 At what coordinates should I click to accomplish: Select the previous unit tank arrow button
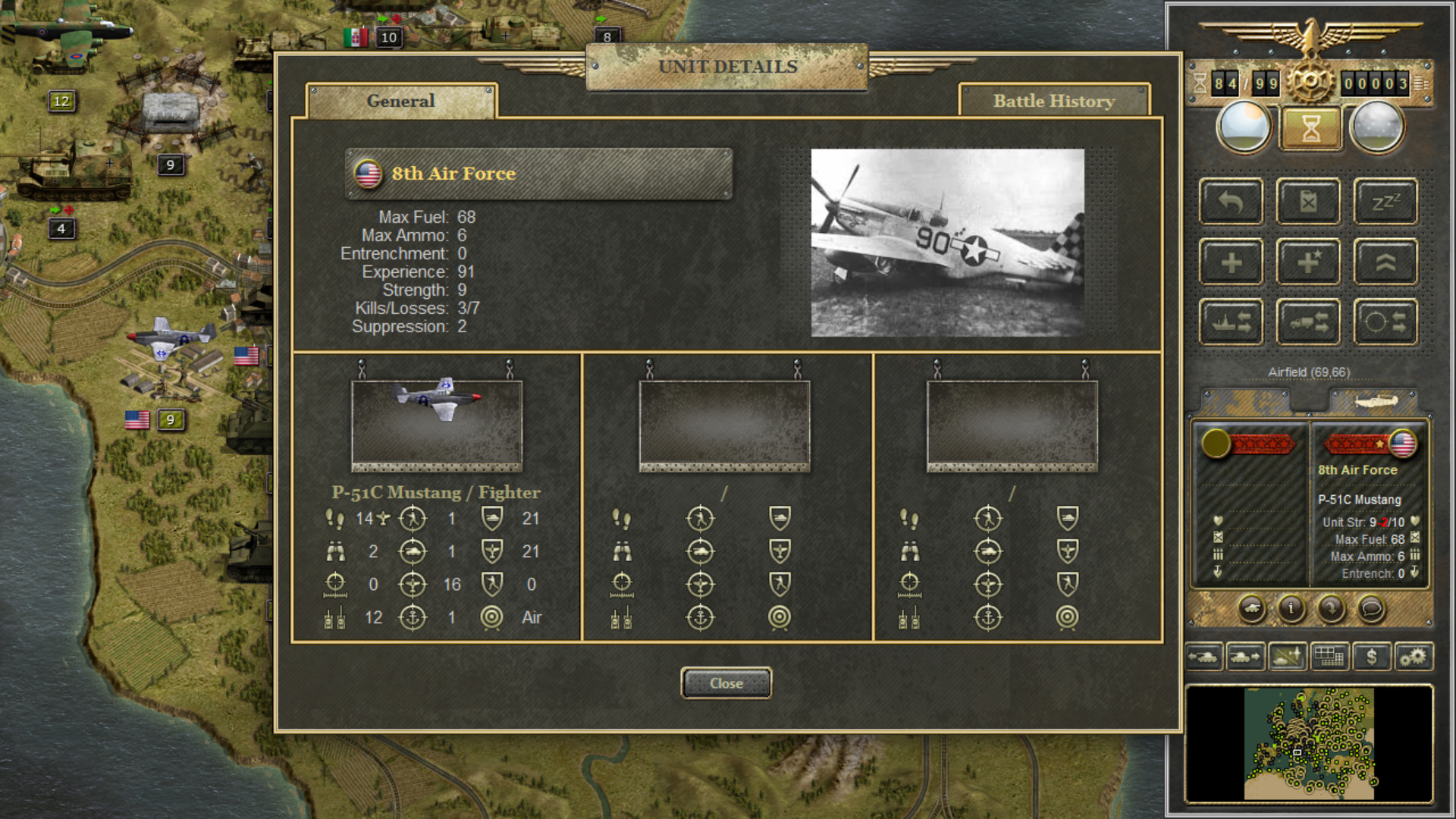[1204, 657]
